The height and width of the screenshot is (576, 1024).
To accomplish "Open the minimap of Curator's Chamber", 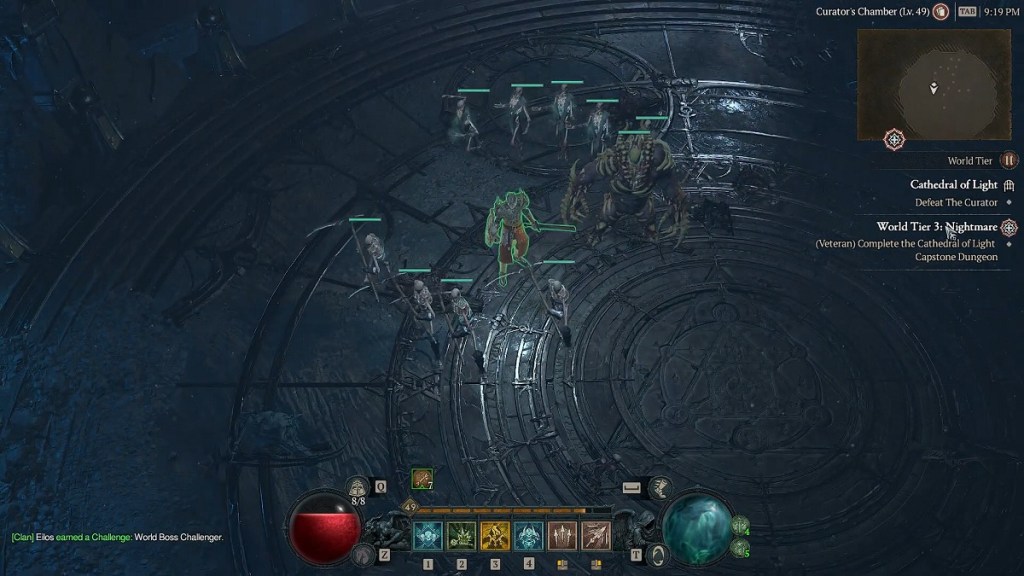I will click(933, 86).
